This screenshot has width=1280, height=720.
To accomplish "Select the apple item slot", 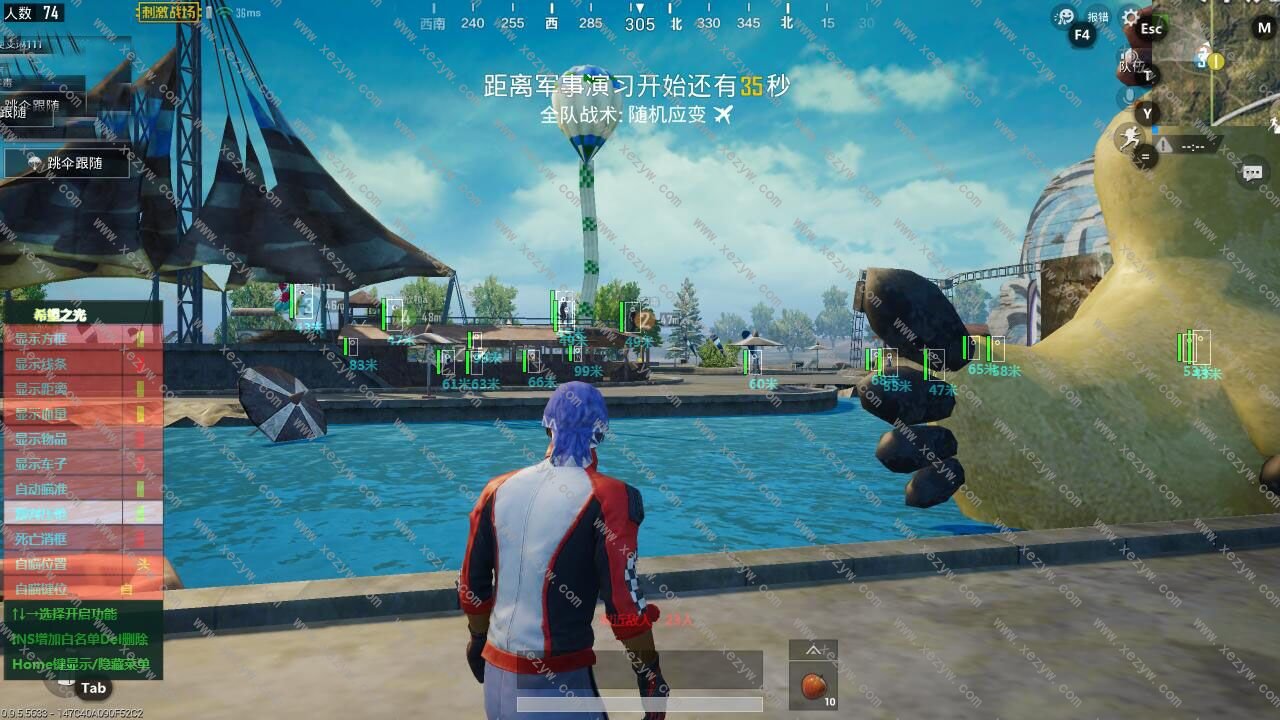I will 814,686.
